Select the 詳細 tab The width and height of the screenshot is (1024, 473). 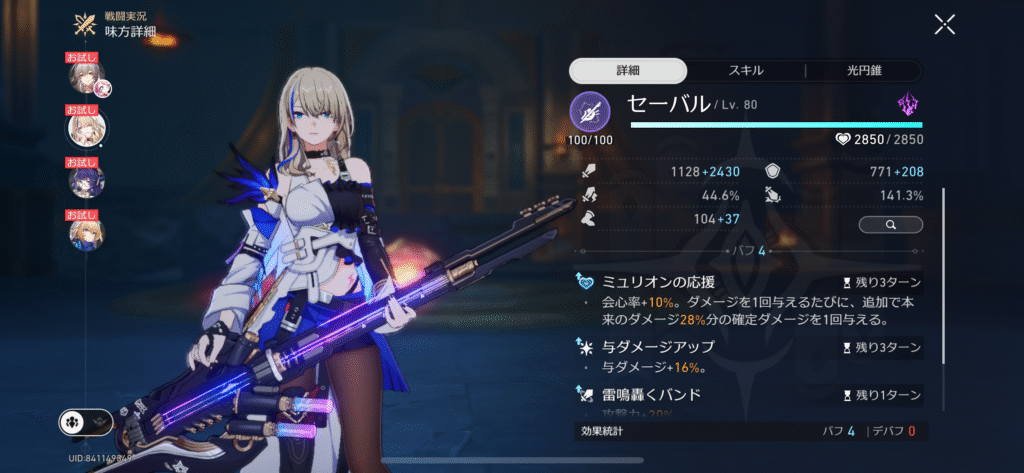point(628,71)
